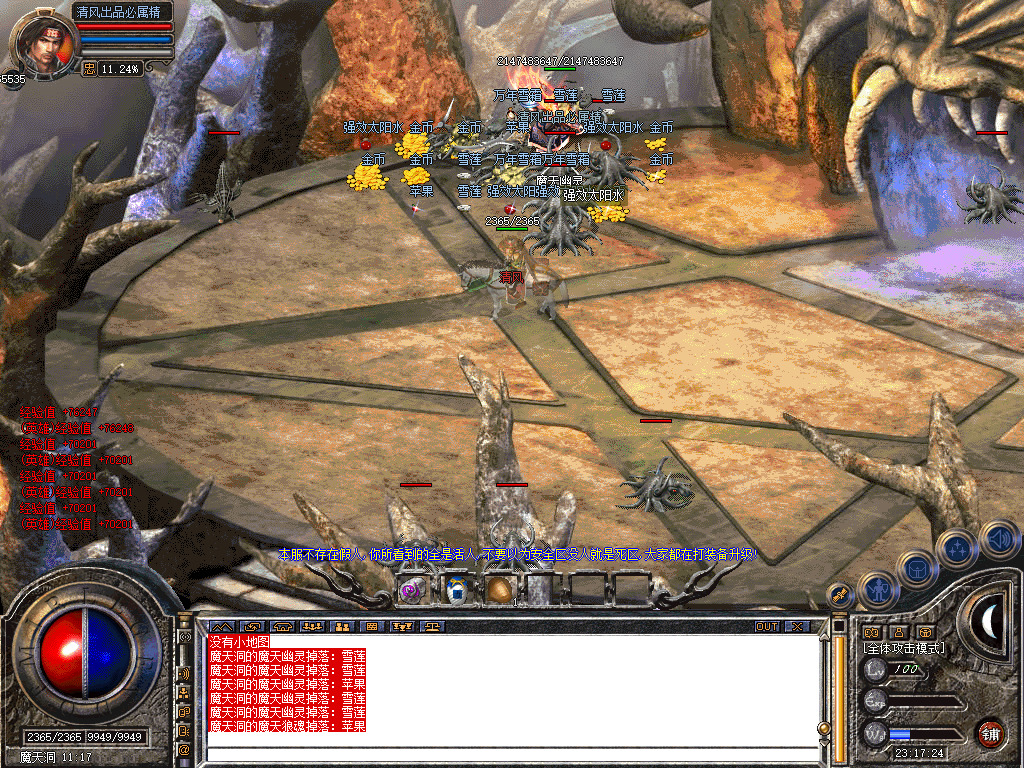Click the 忠 loyalty icon under the portrait
1024x768 pixels.
(x=88, y=69)
